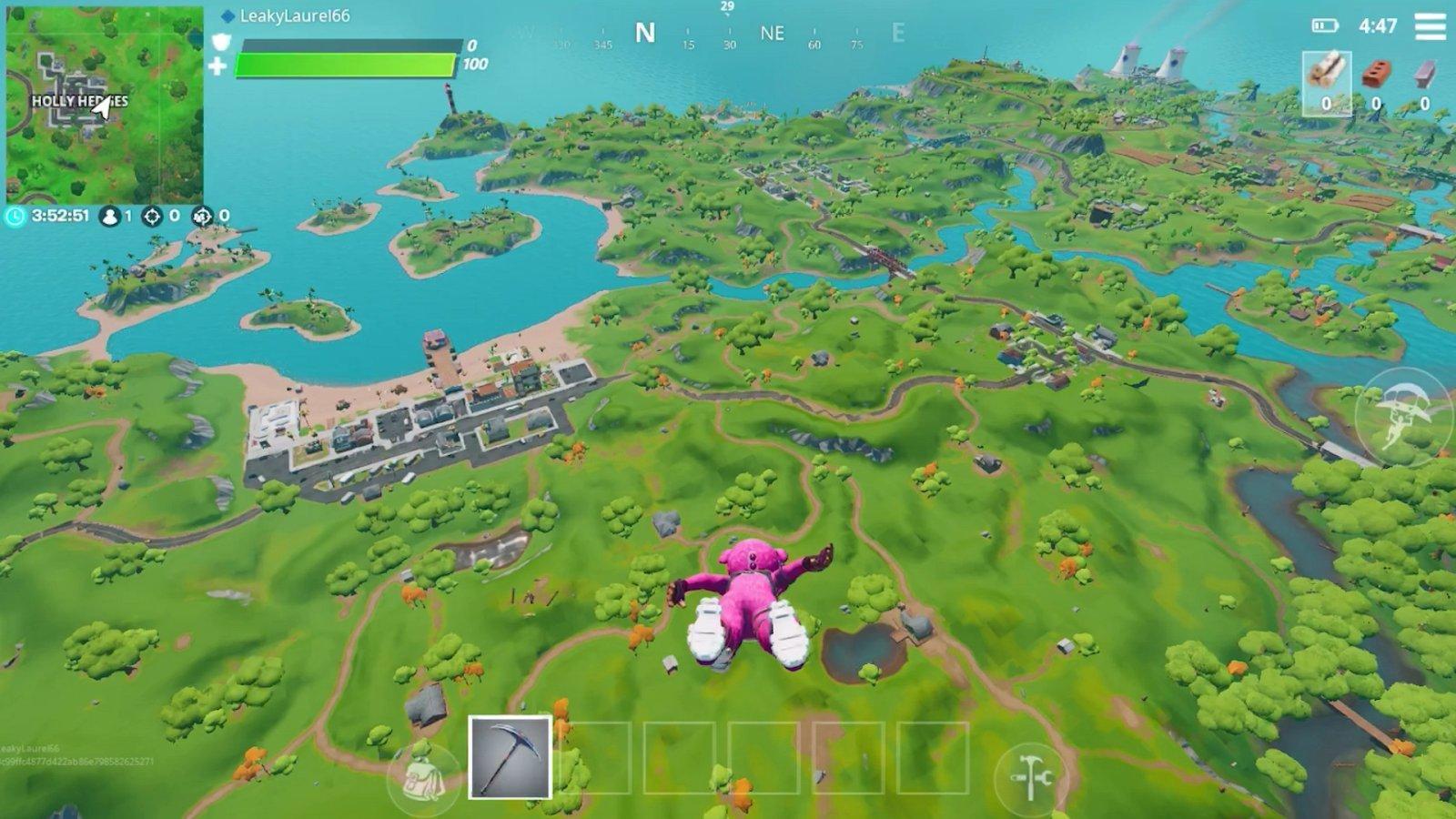The width and height of the screenshot is (1456, 819).
Task: Tap the eliminations crosshair icon
Action: point(151,217)
